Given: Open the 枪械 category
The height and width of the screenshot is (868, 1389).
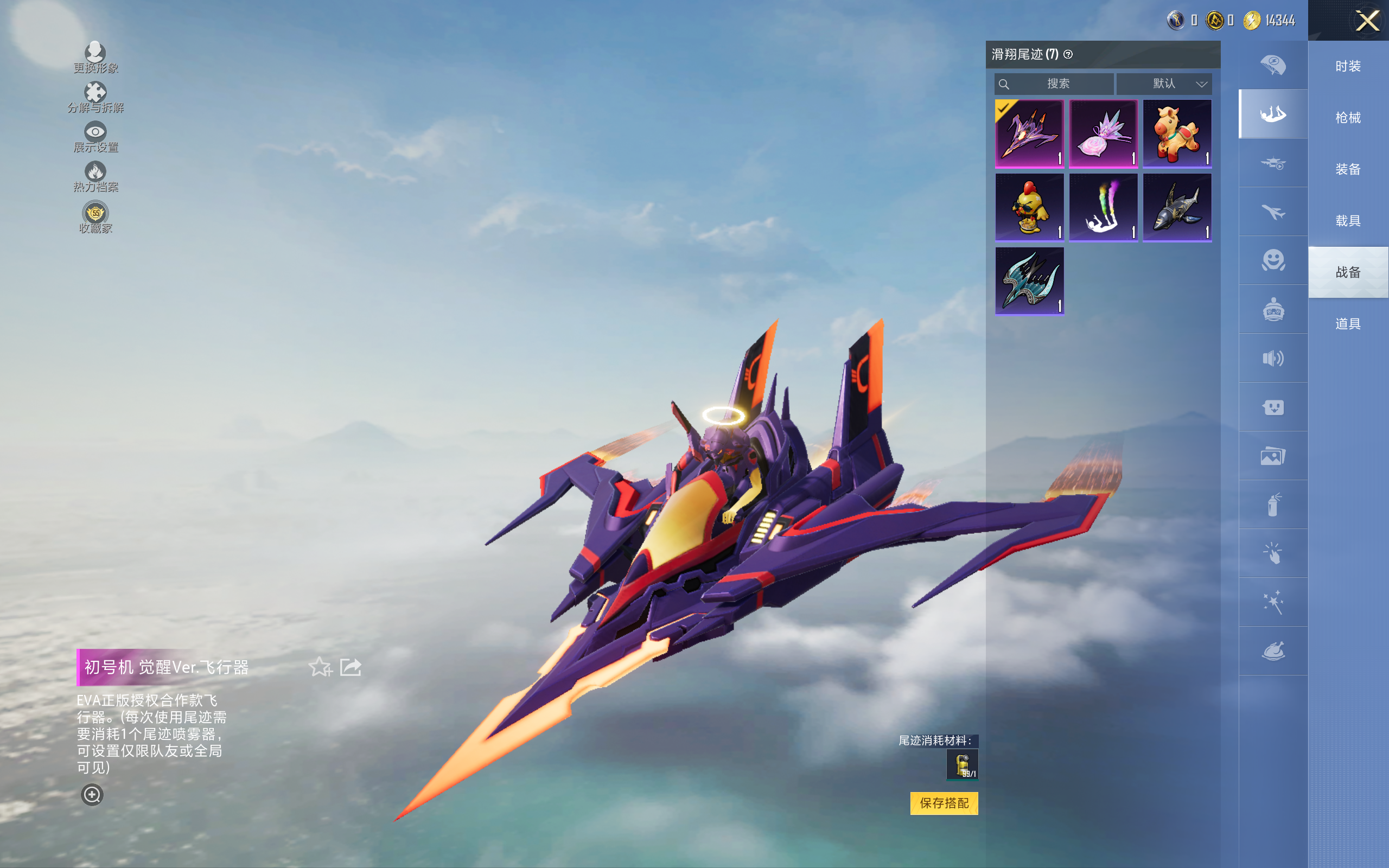Looking at the screenshot, I should point(1348,118).
